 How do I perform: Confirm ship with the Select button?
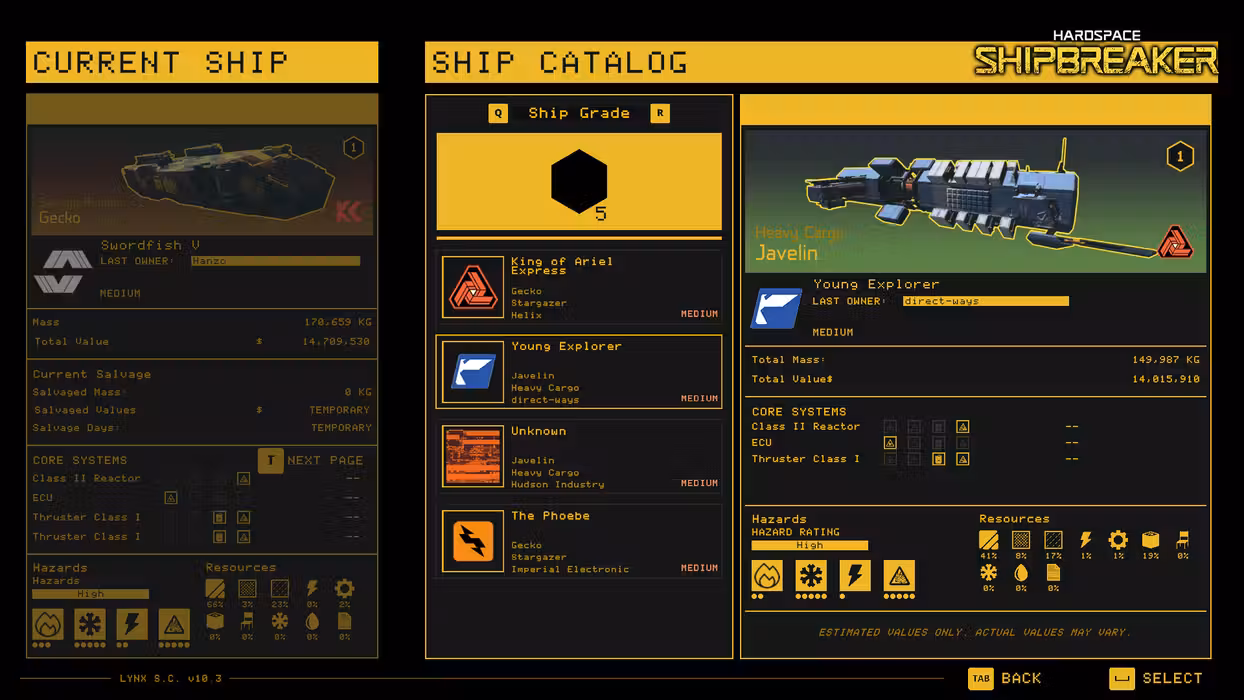[1156, 678]
